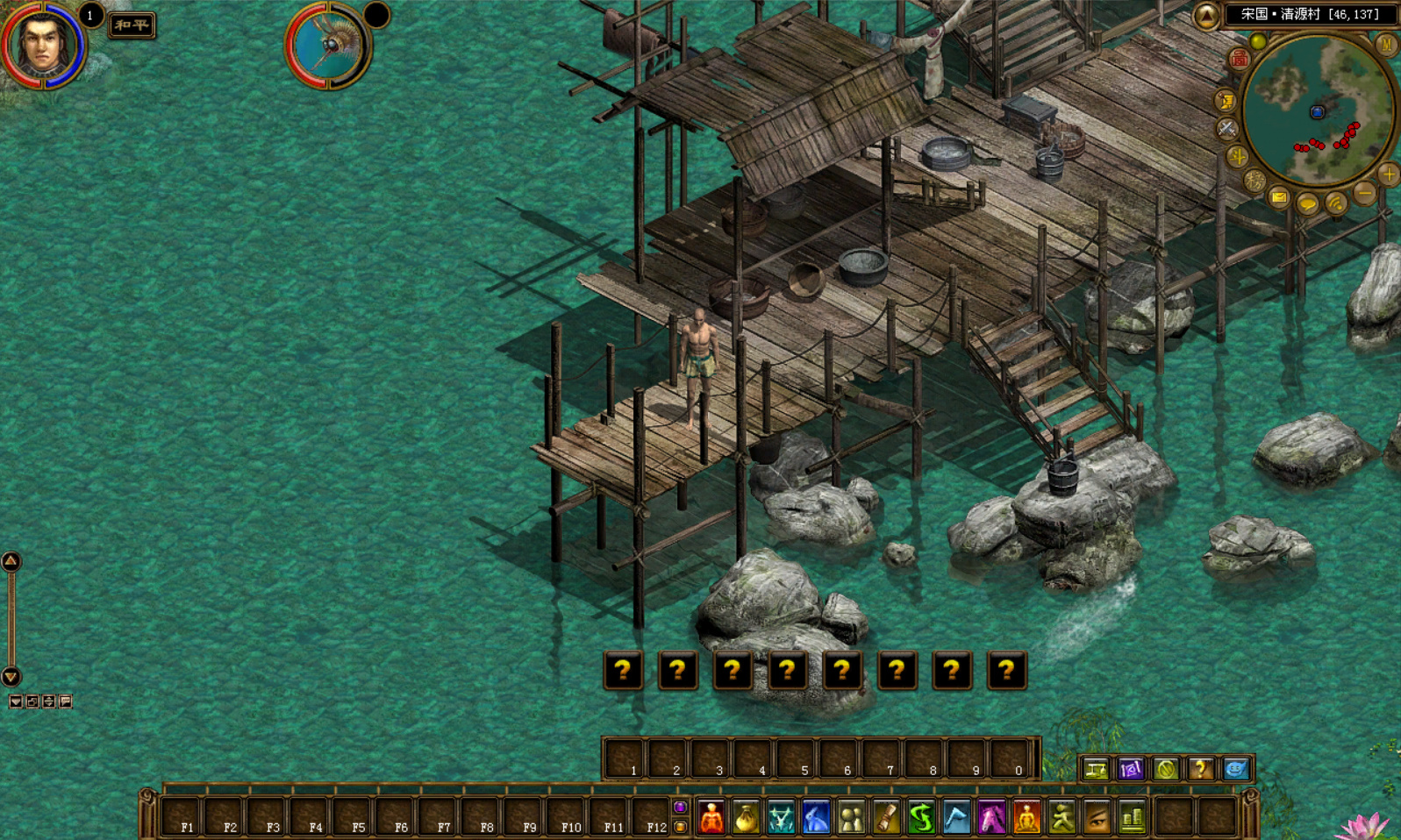Activate the orange meditation pose icon
Image resolution: width=1401 pixels, height=840 pixels.
(1026, 818)
